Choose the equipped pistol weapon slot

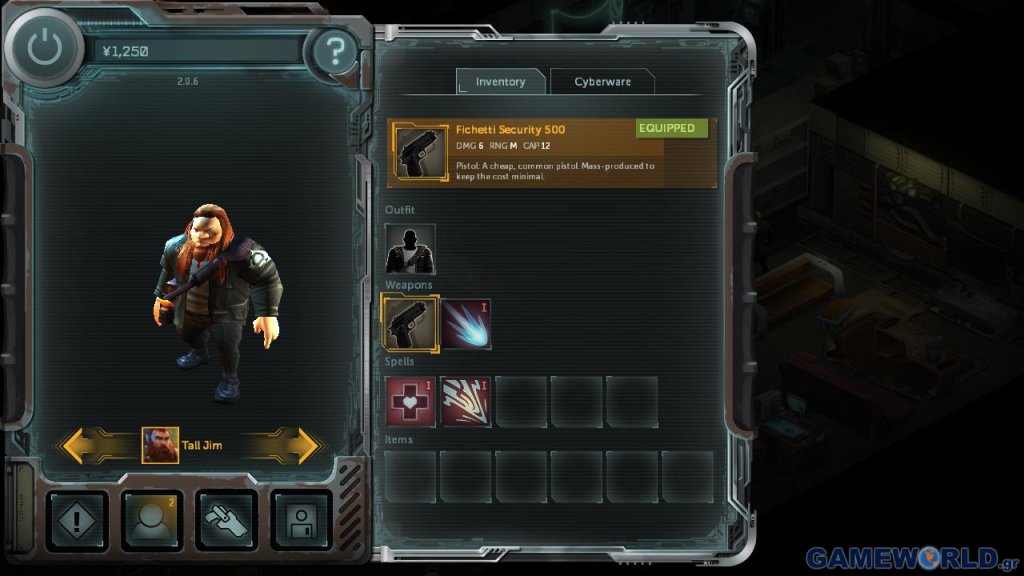(410, 324)
